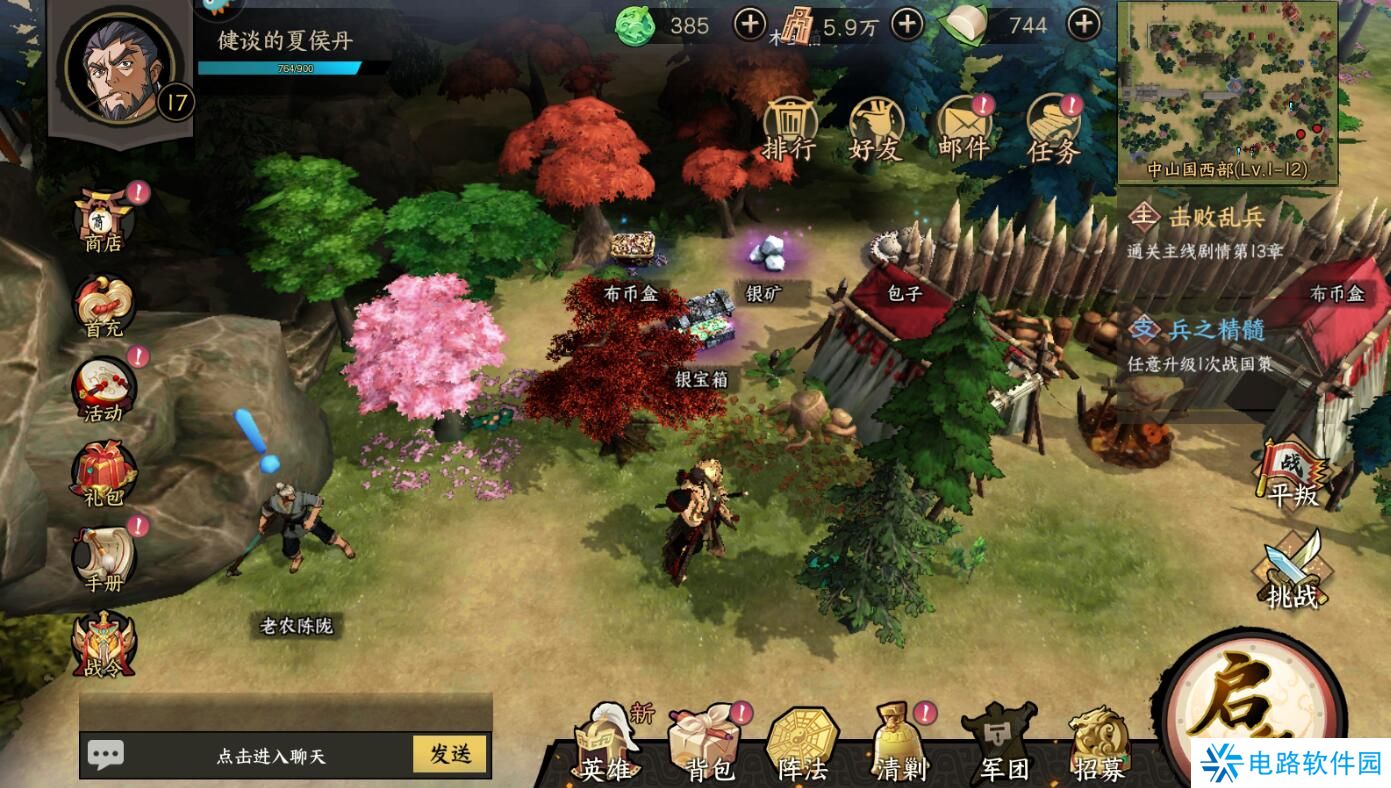
Task: Open the 活动 events icon
Action: (102, 390)
